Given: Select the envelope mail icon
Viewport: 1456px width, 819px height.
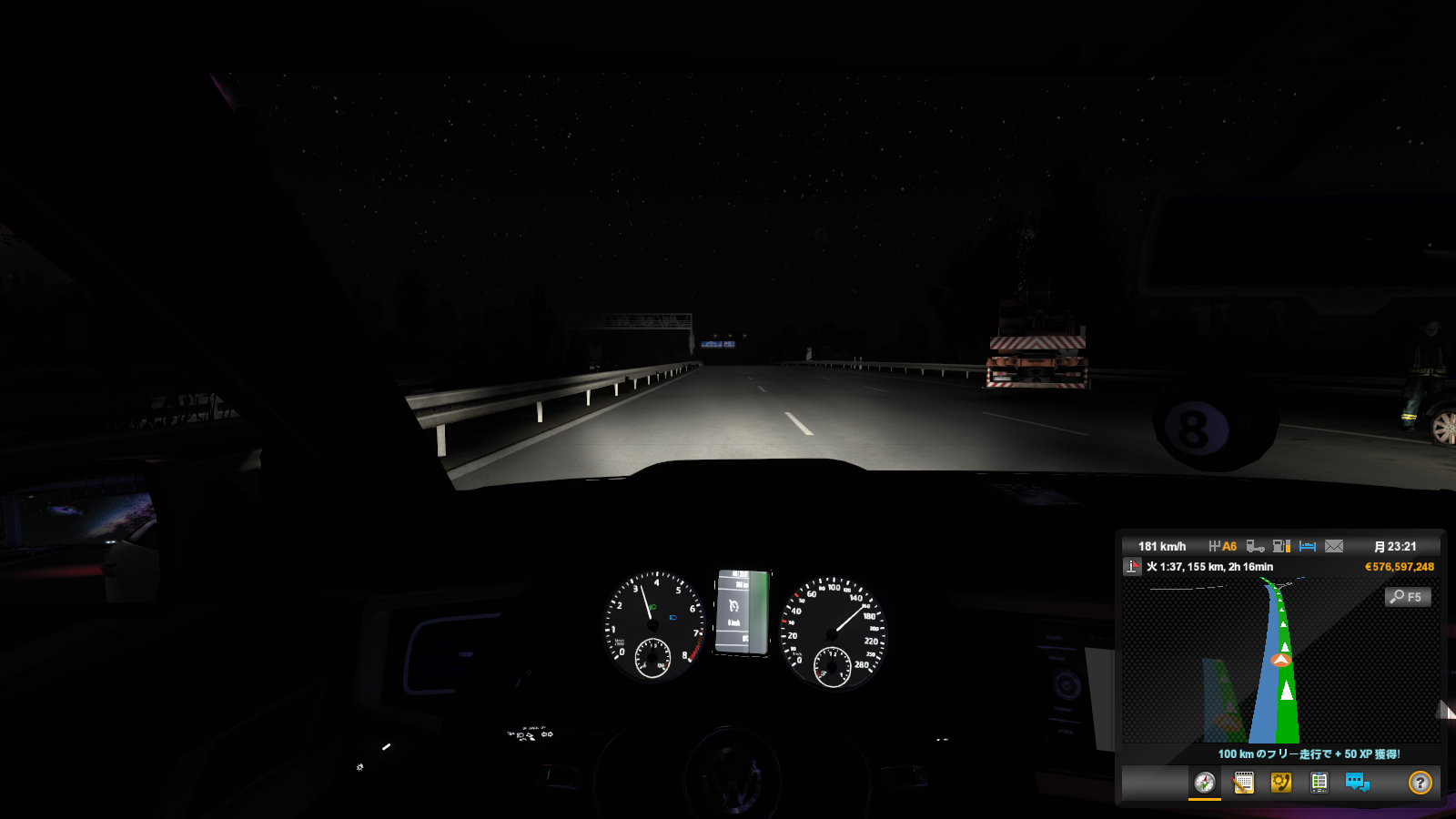Looking at the screenshot, I should pyautogui.click(x=1334, y=546).
